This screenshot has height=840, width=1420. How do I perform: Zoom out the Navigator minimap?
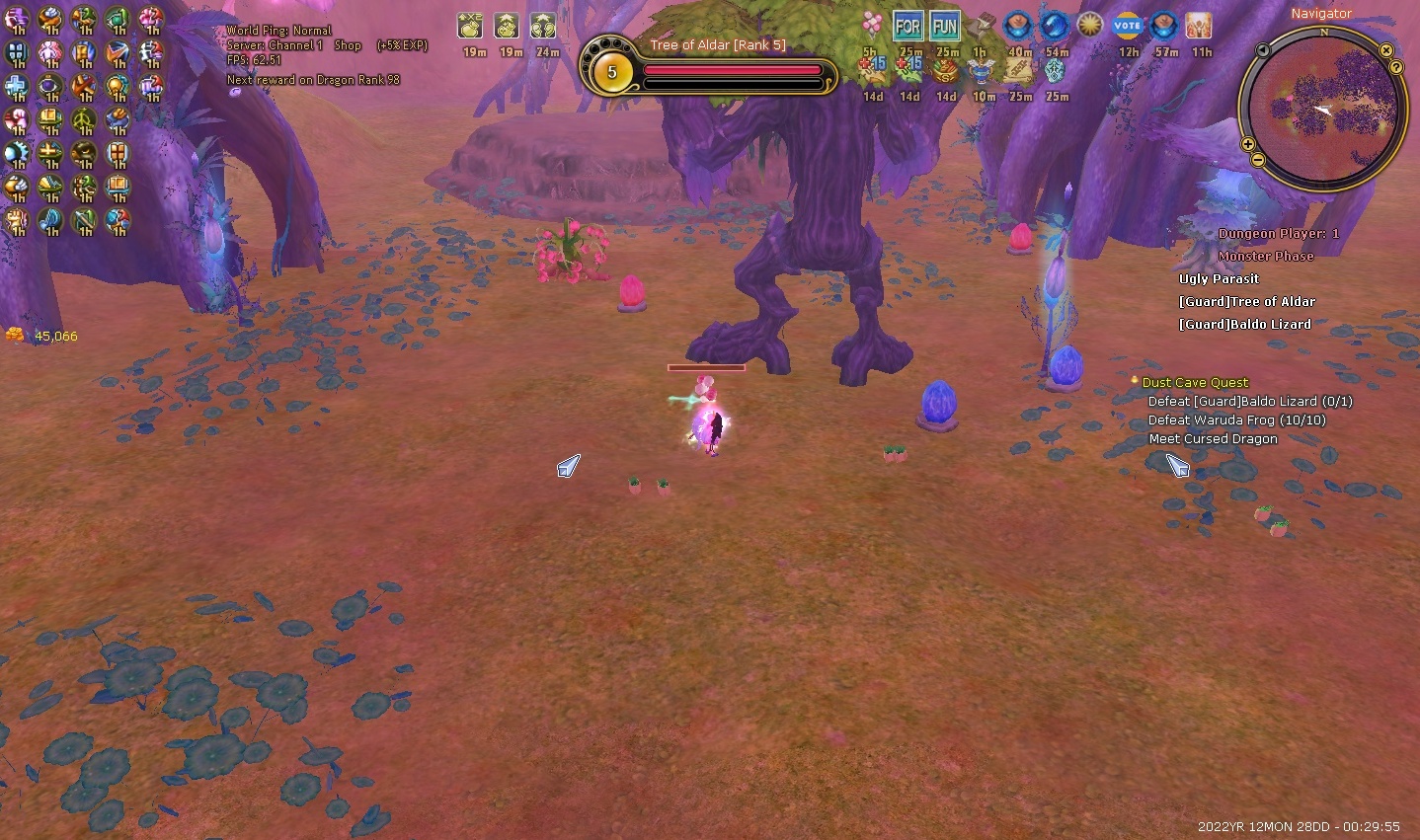pyautogui.click(x=1257, y=159)
